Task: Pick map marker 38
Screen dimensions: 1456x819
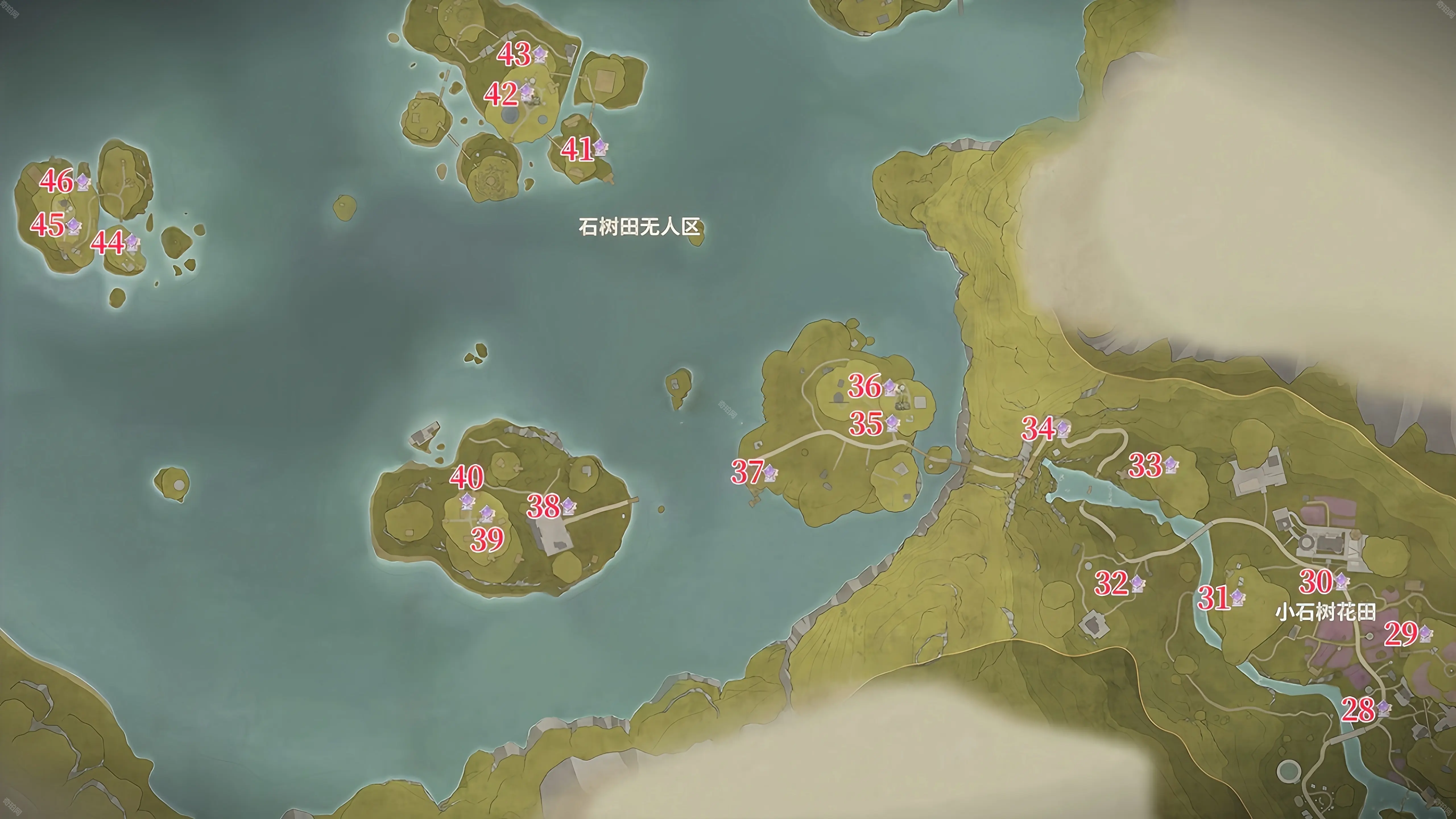Action: coord(568,506)
